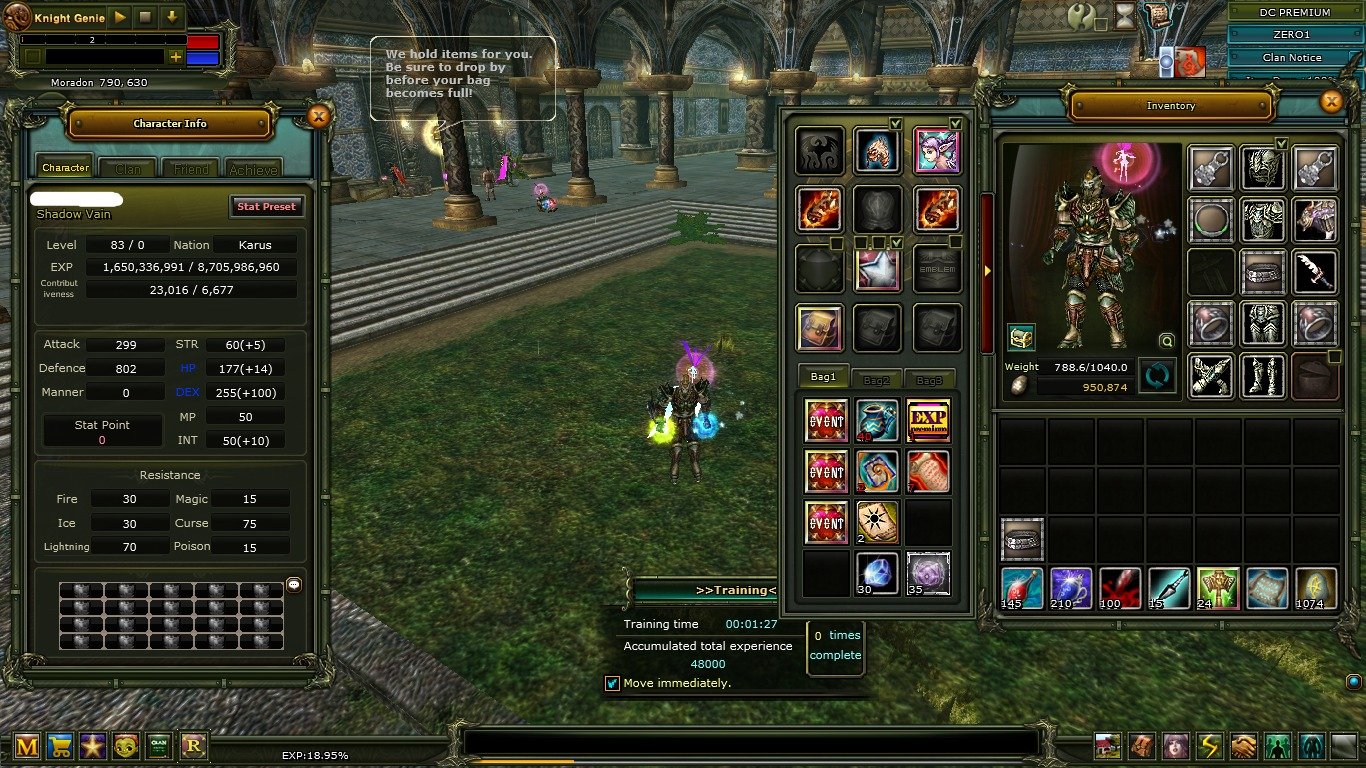The height and width of the screenshot is (768, 1366).
Task: Expand the panel using the arrow left of the Inventory window
Action: click(x=986, y=270)
